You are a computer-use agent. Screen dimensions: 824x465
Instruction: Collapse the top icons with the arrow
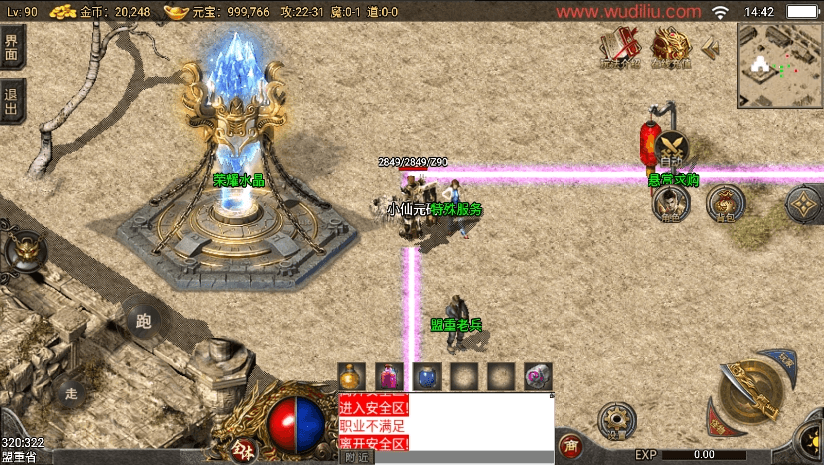click(711, 47)
